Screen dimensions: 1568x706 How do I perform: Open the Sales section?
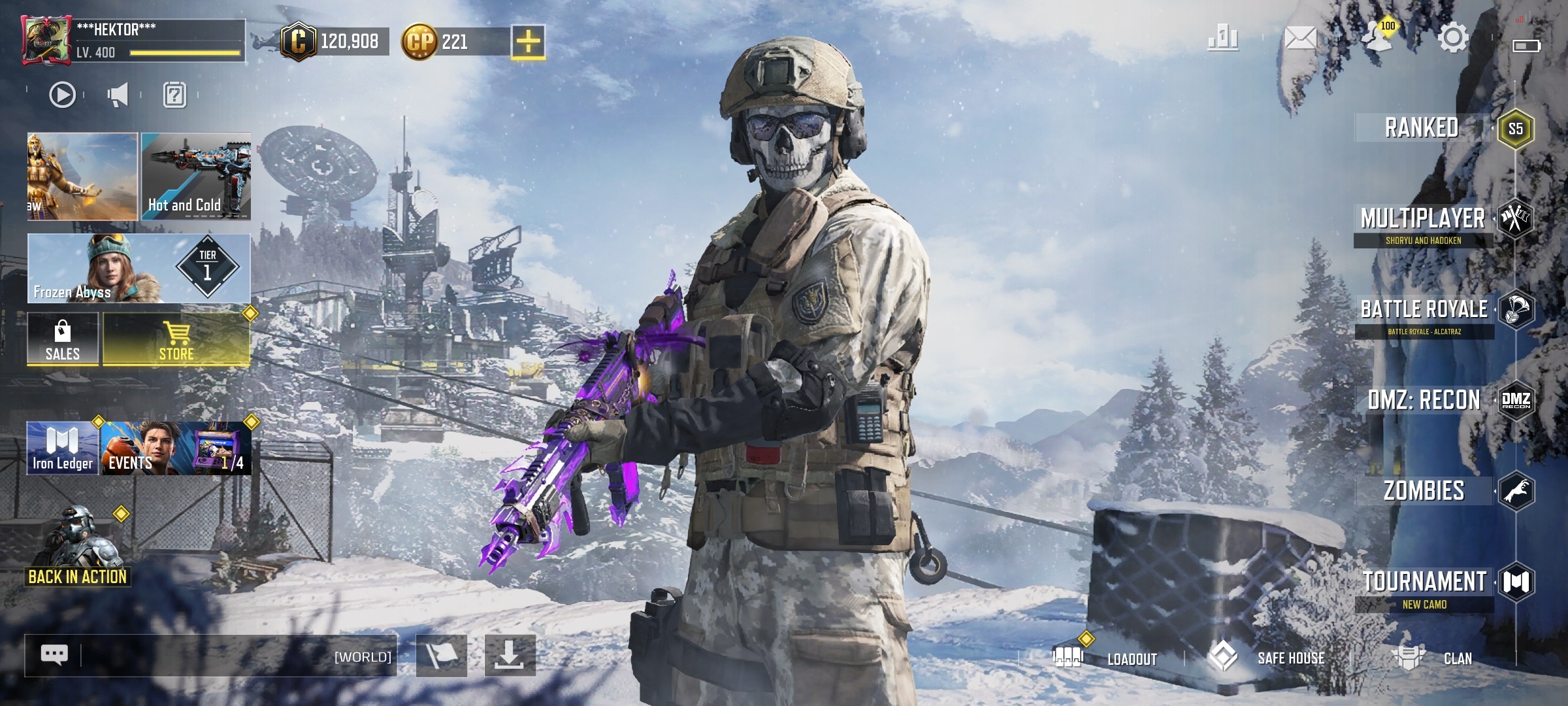pos(63,339)
